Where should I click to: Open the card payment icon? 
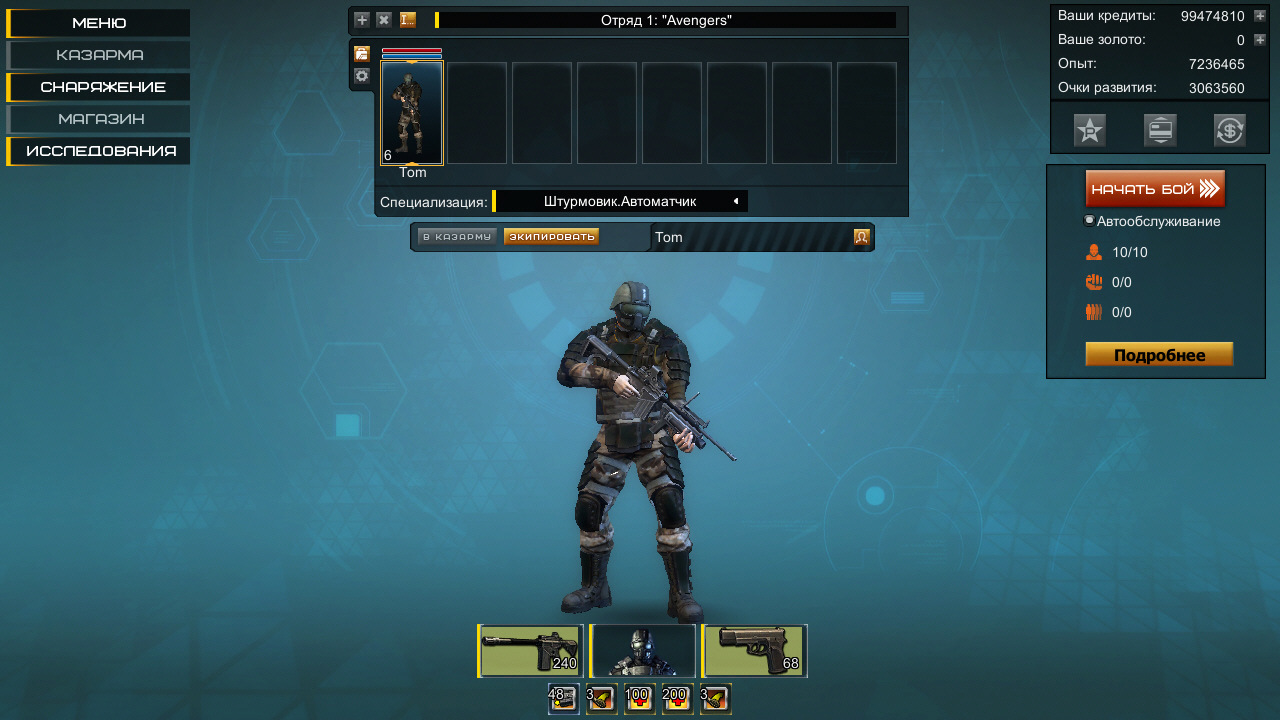1160,130
